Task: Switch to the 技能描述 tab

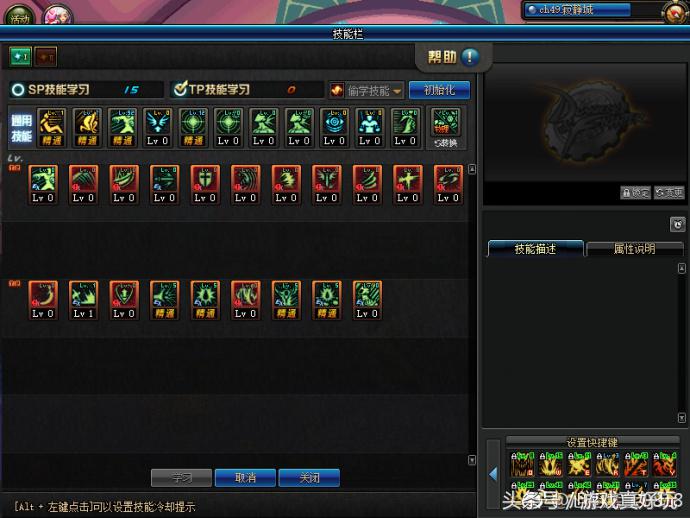Action: (x=535, y=249)
